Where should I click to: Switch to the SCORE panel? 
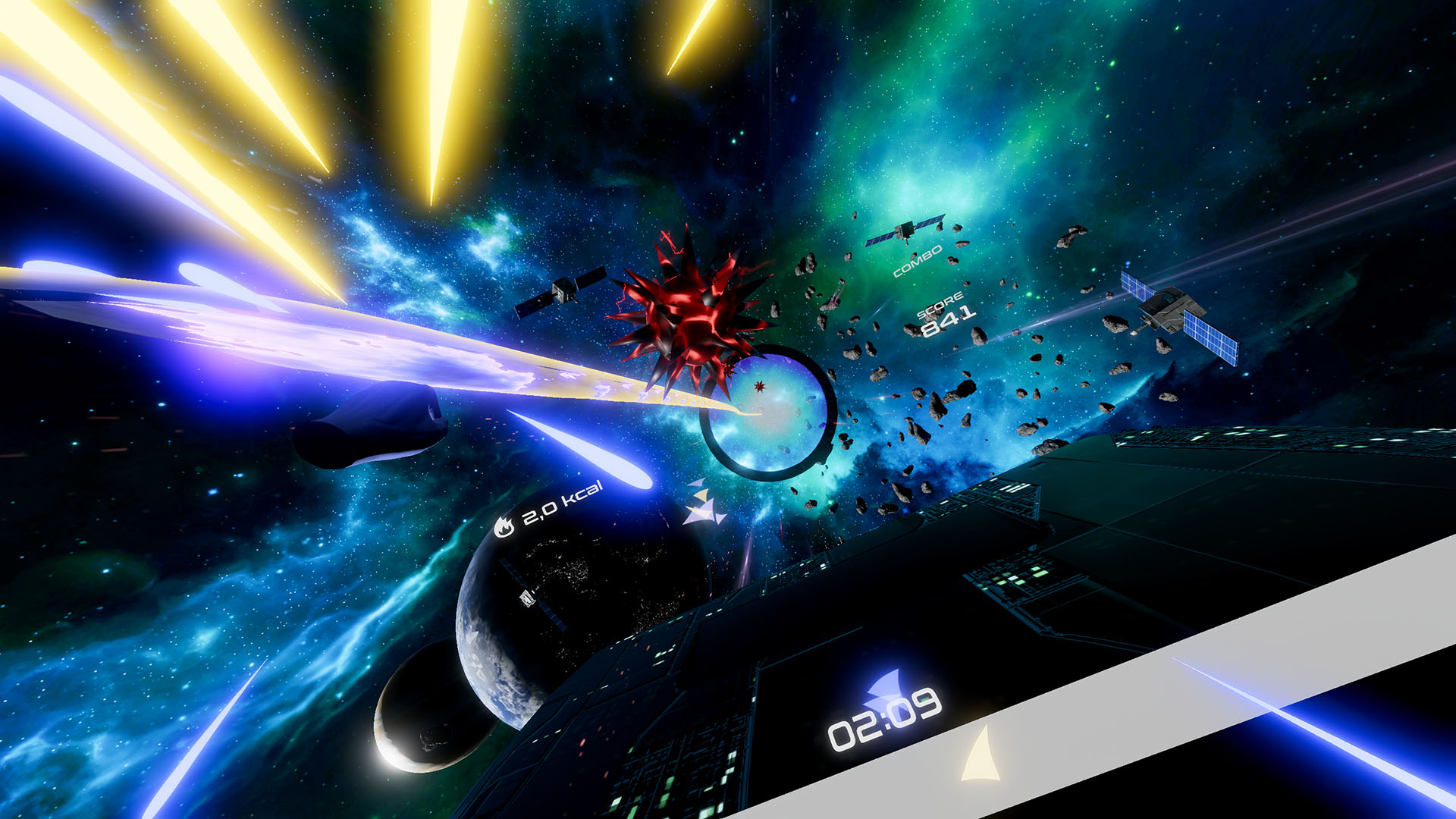click(x=943, y=307)
